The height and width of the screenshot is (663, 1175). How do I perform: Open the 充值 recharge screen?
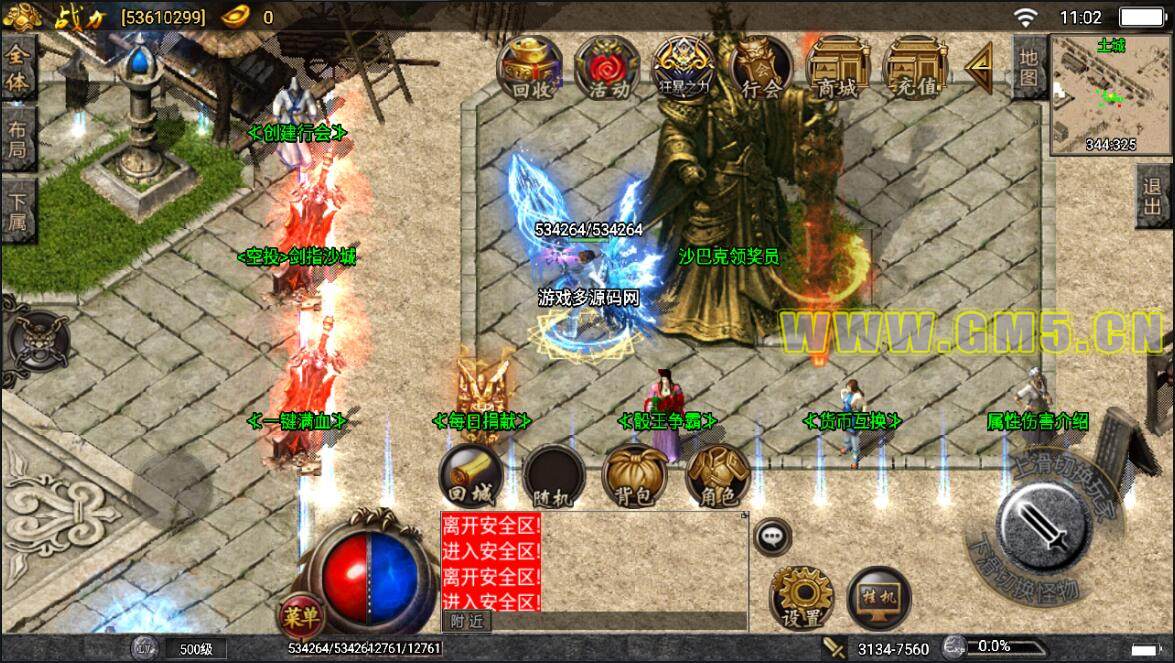(915, 68)
